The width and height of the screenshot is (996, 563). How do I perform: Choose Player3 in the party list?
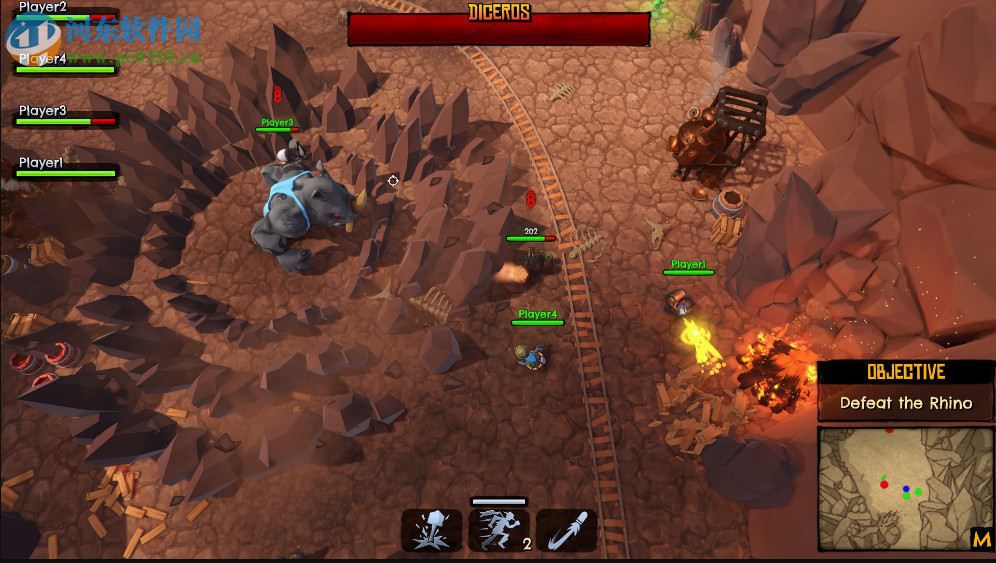pyautogui.click(x=44, y=111)
